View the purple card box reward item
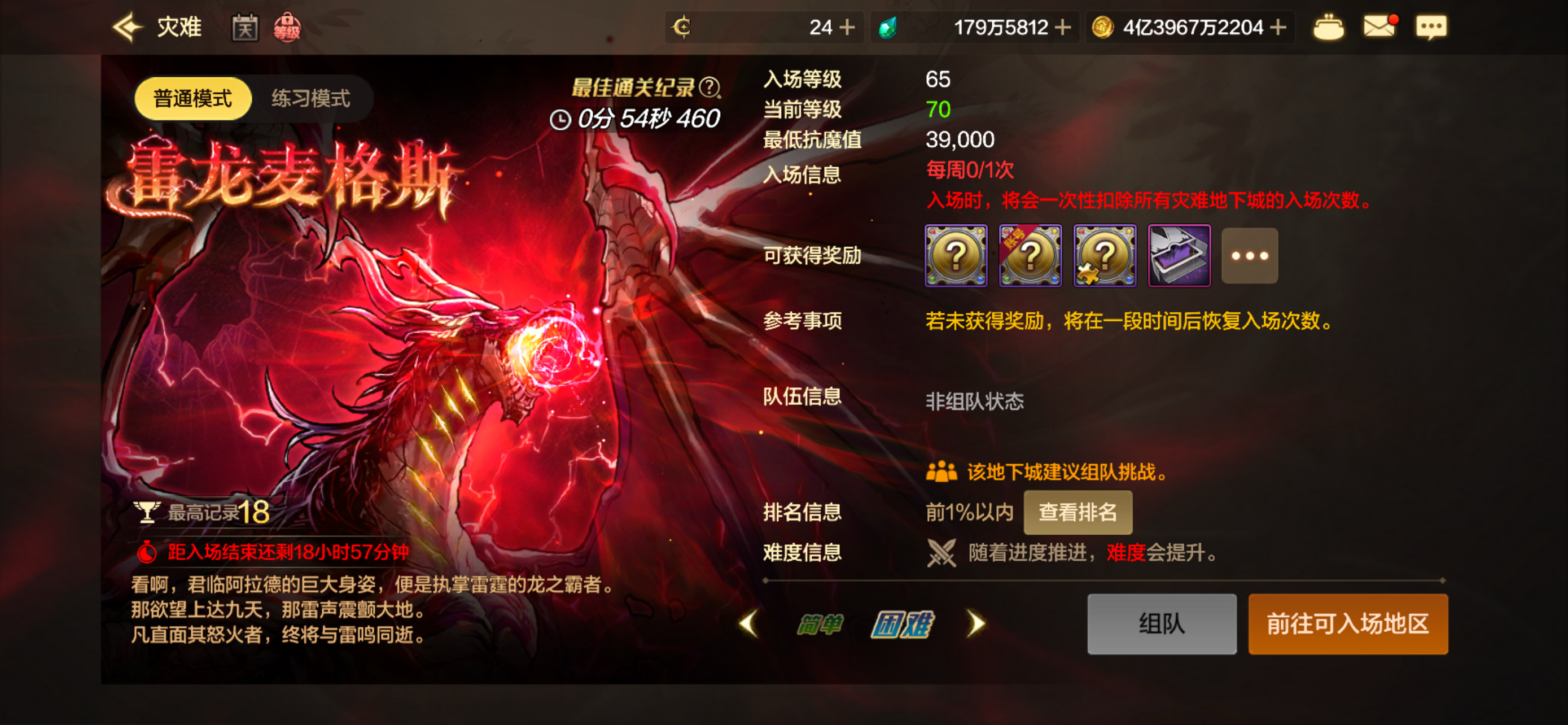 click(x=1179, y=256)
